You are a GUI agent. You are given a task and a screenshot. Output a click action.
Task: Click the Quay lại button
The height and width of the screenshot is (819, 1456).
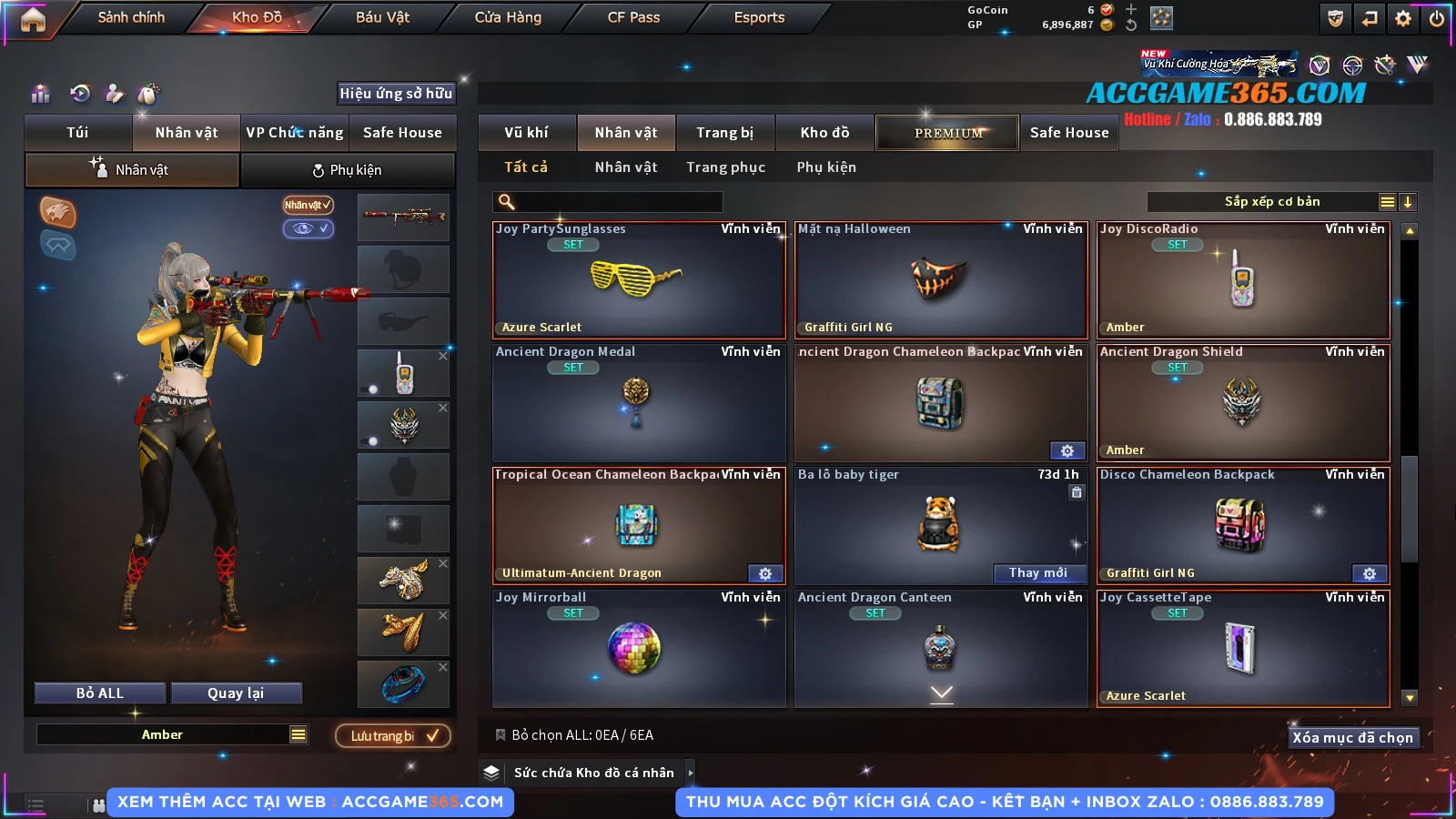[236, 693]
